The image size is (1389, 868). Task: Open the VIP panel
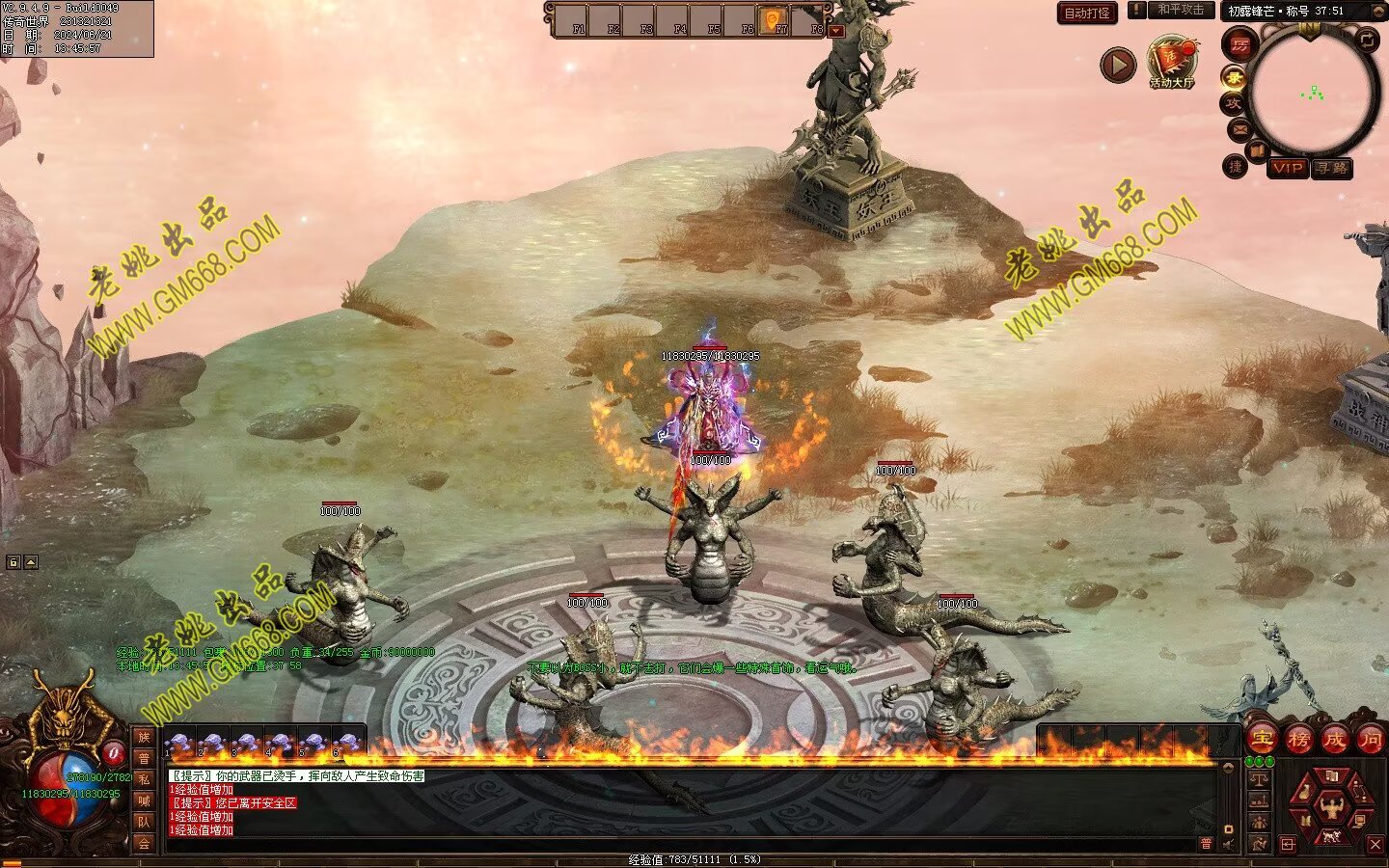(x=1287, y=168)
